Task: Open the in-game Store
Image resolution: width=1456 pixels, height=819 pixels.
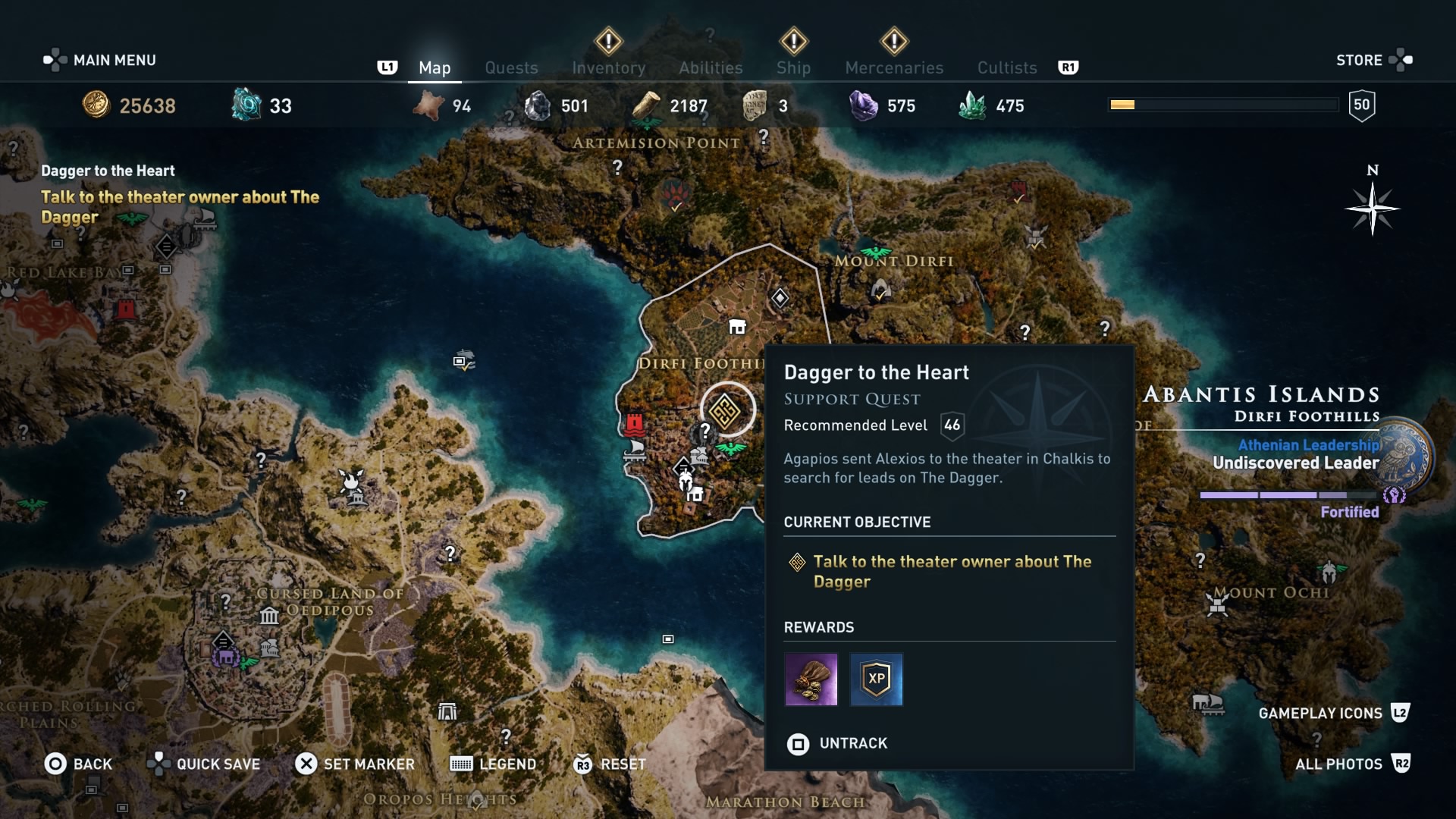Action: point(1360,60)
